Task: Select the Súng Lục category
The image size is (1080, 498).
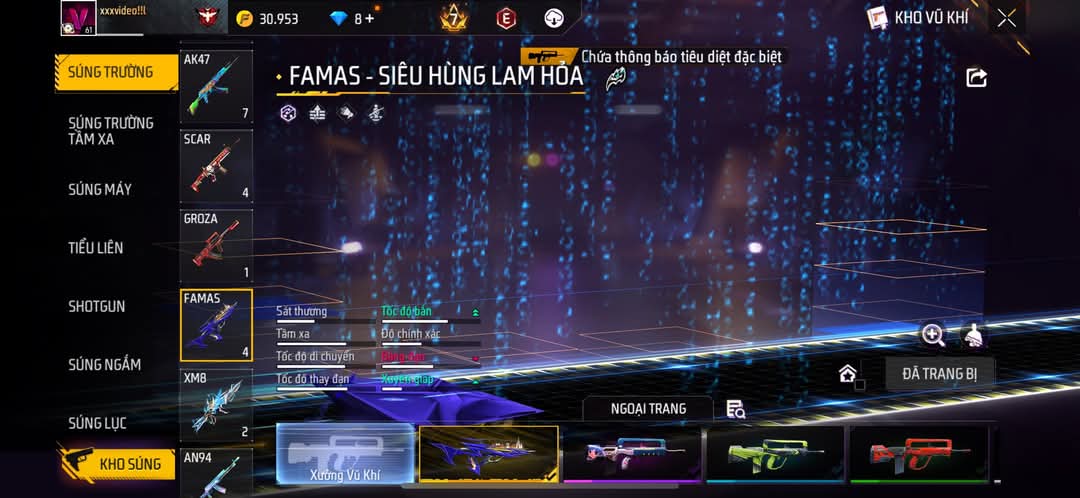Action: (x=97, y=423)
